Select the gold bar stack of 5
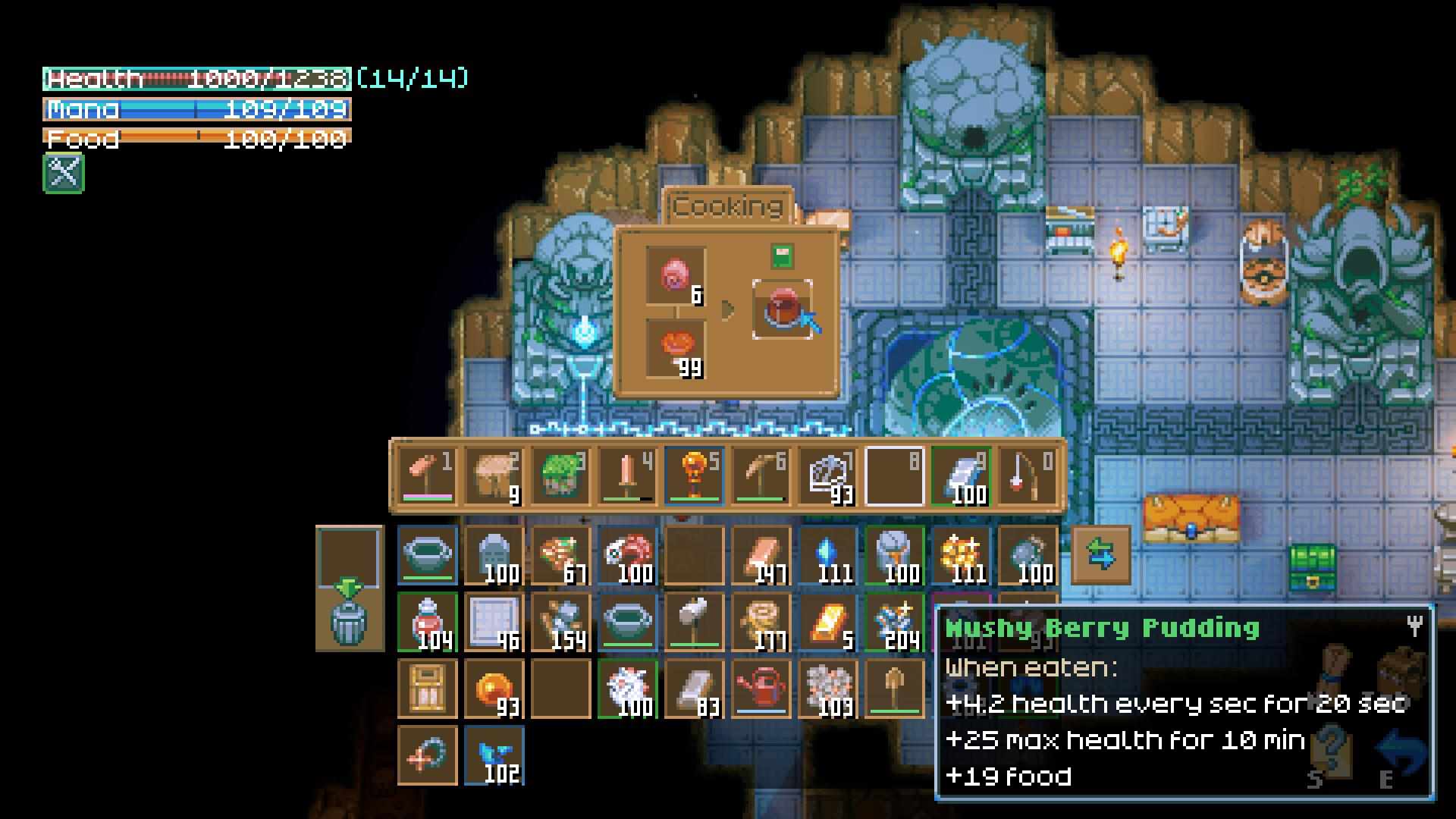Viewport: 1456px width, 819px height. (827, 622)
